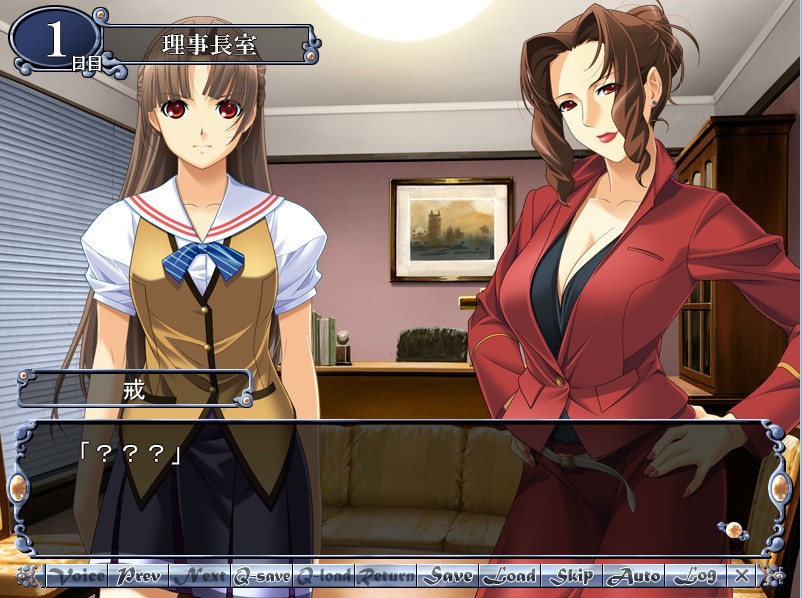This screenshot has width=802, height=598.
Task: Quick load with Q-load
Action: tap(324, 576)
